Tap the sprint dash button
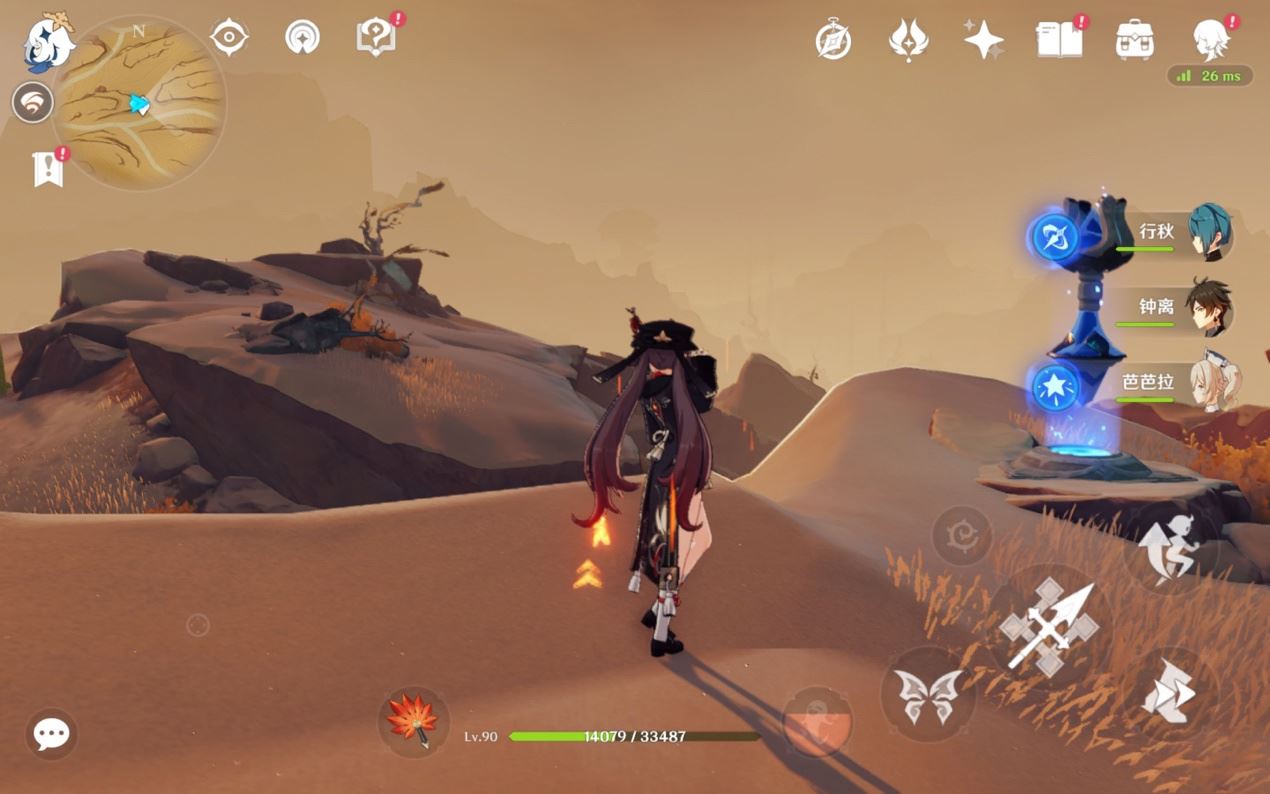1270x794 pixels. pos(1170,692)
